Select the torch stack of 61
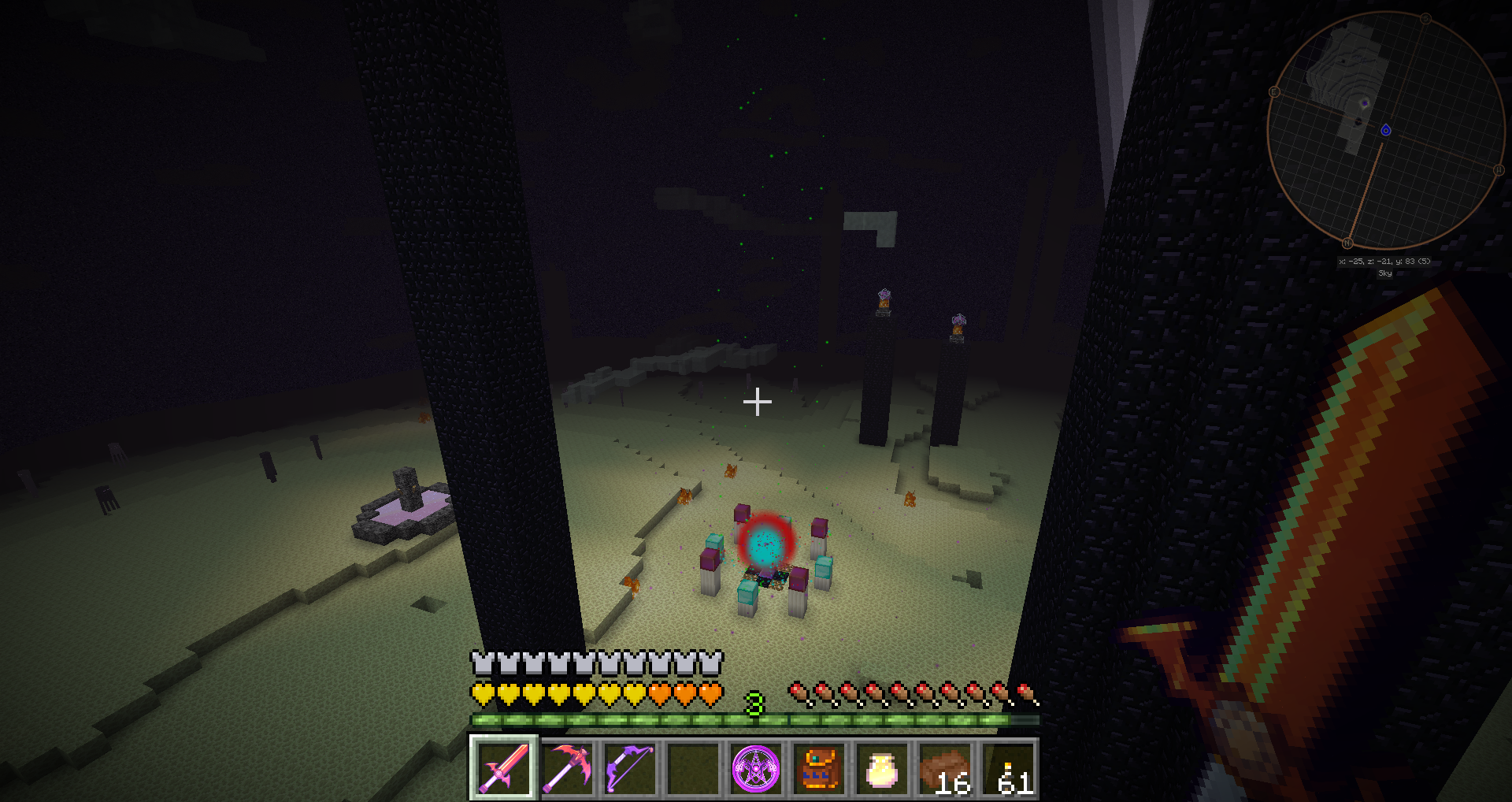This screenshot has height=802, width=1512. pos(1007,768)
